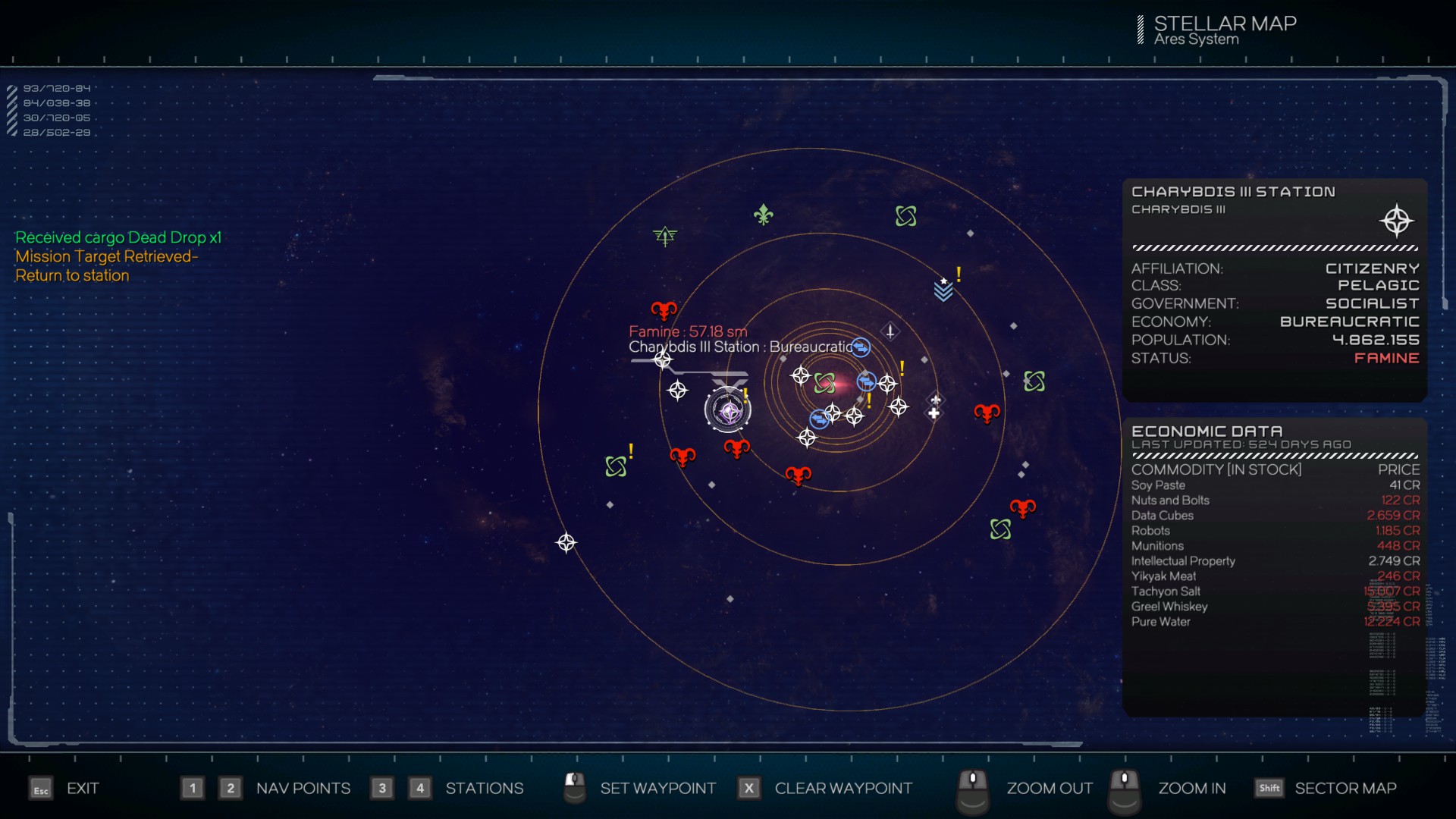
Task: Cycle through NAV POINTS
Action: [x=303, y=789]
